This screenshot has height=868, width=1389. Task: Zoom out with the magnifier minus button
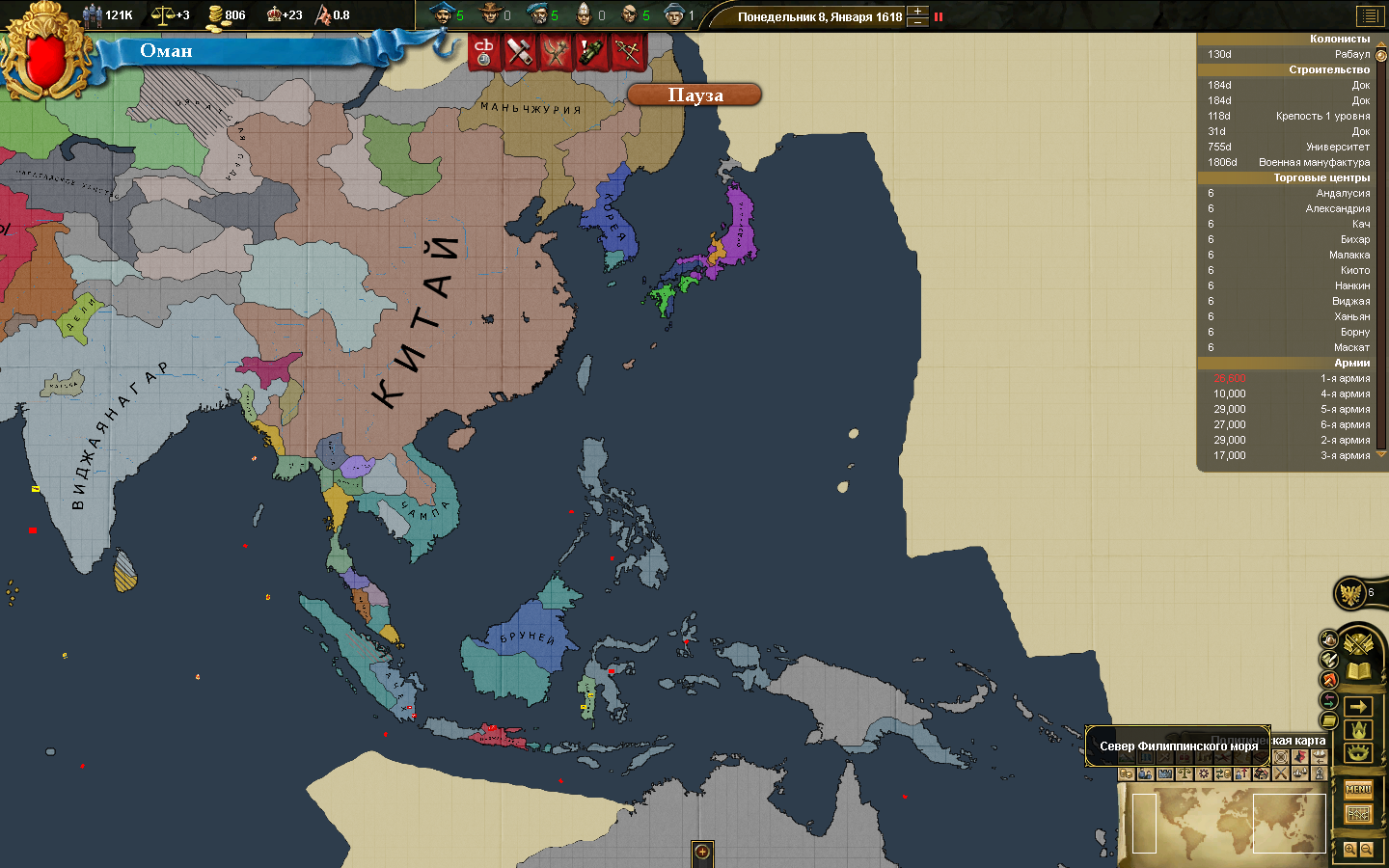1366,850
